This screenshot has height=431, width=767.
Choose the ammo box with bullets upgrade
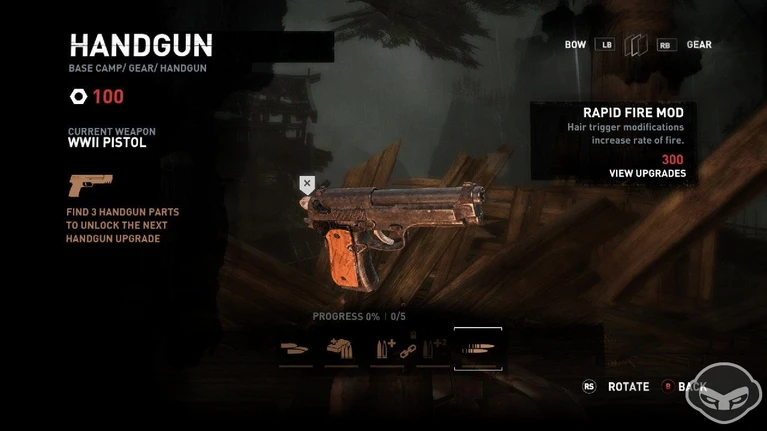(x=341, y=349)
